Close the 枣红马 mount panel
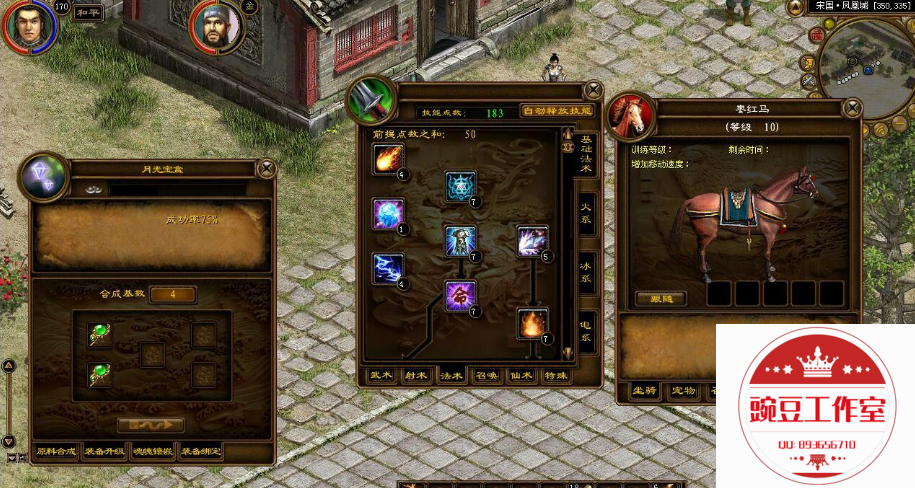 tap(853, 107)
